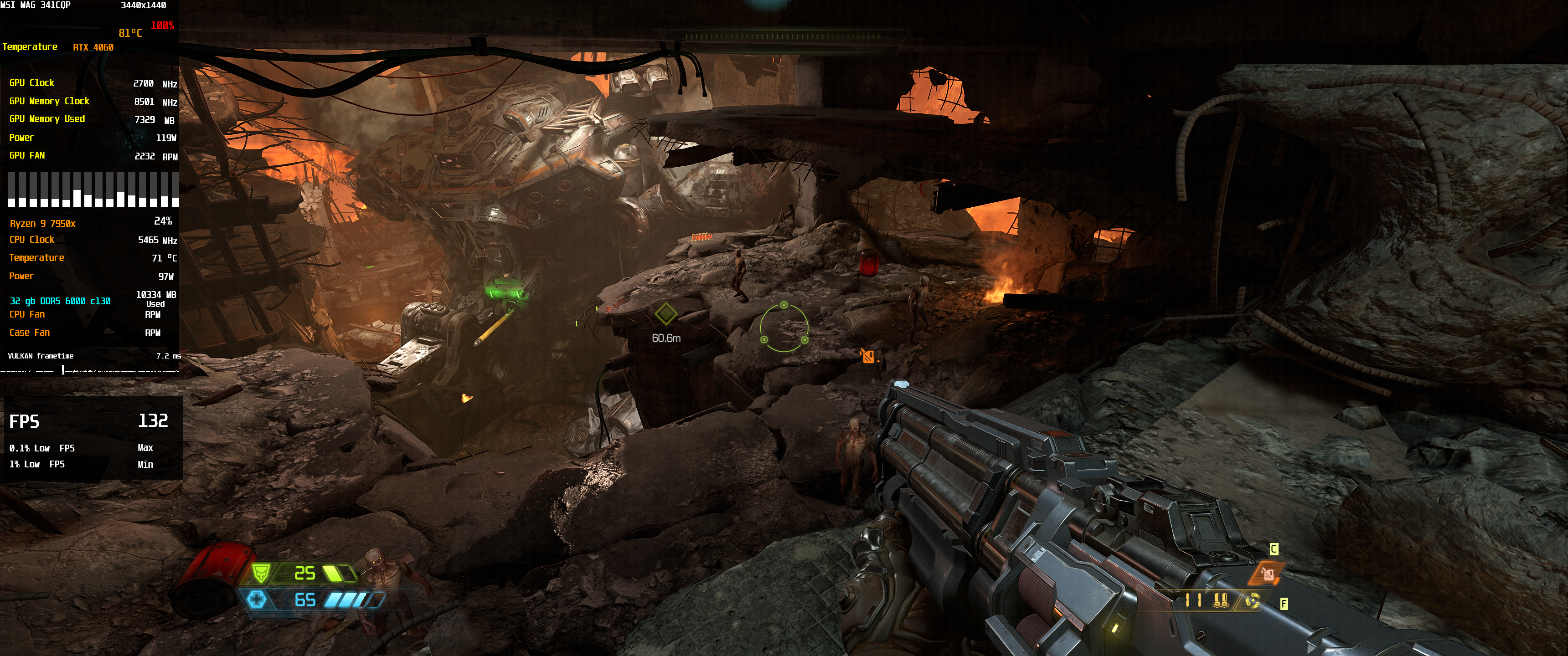1568x656 pixels.
Task: Click the green diamond objective marker
Action: tap(665, 314)
